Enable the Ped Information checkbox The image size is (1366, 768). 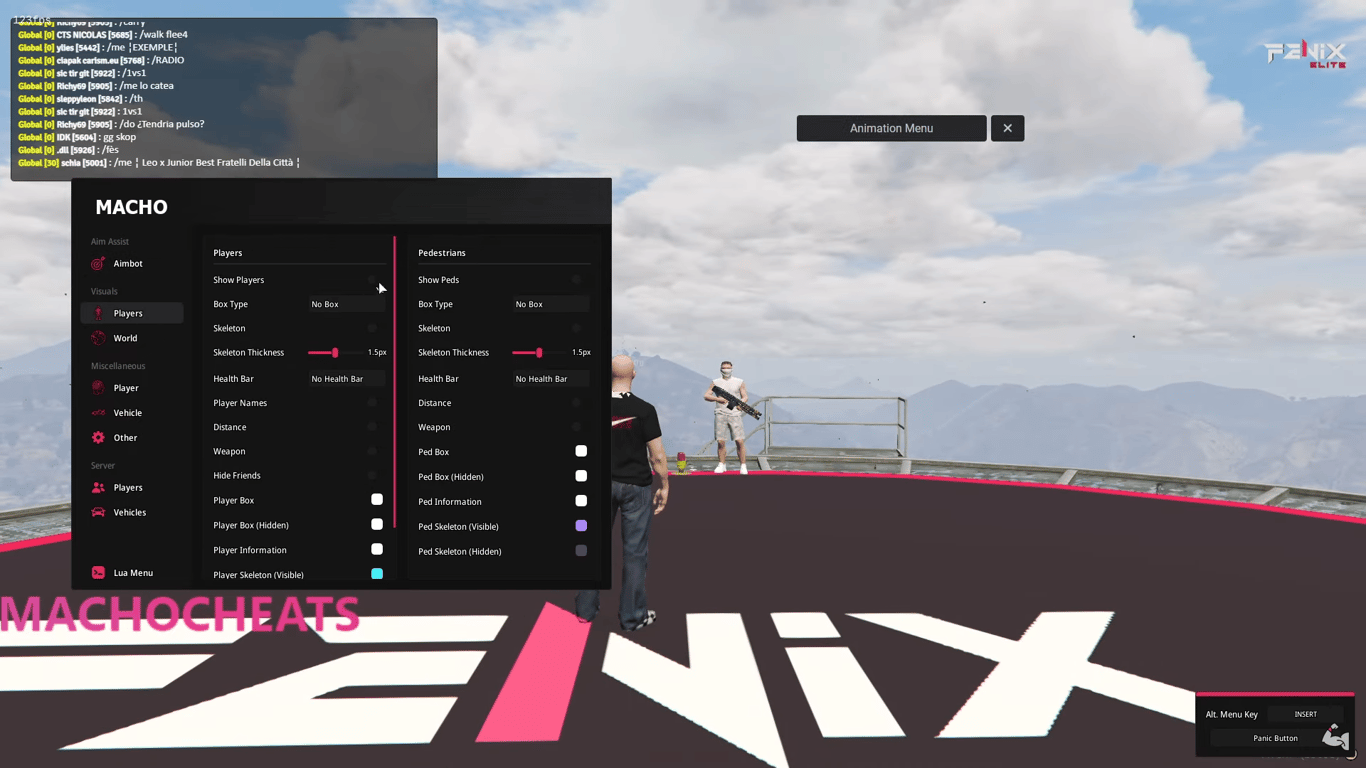[x=581, y=501]
